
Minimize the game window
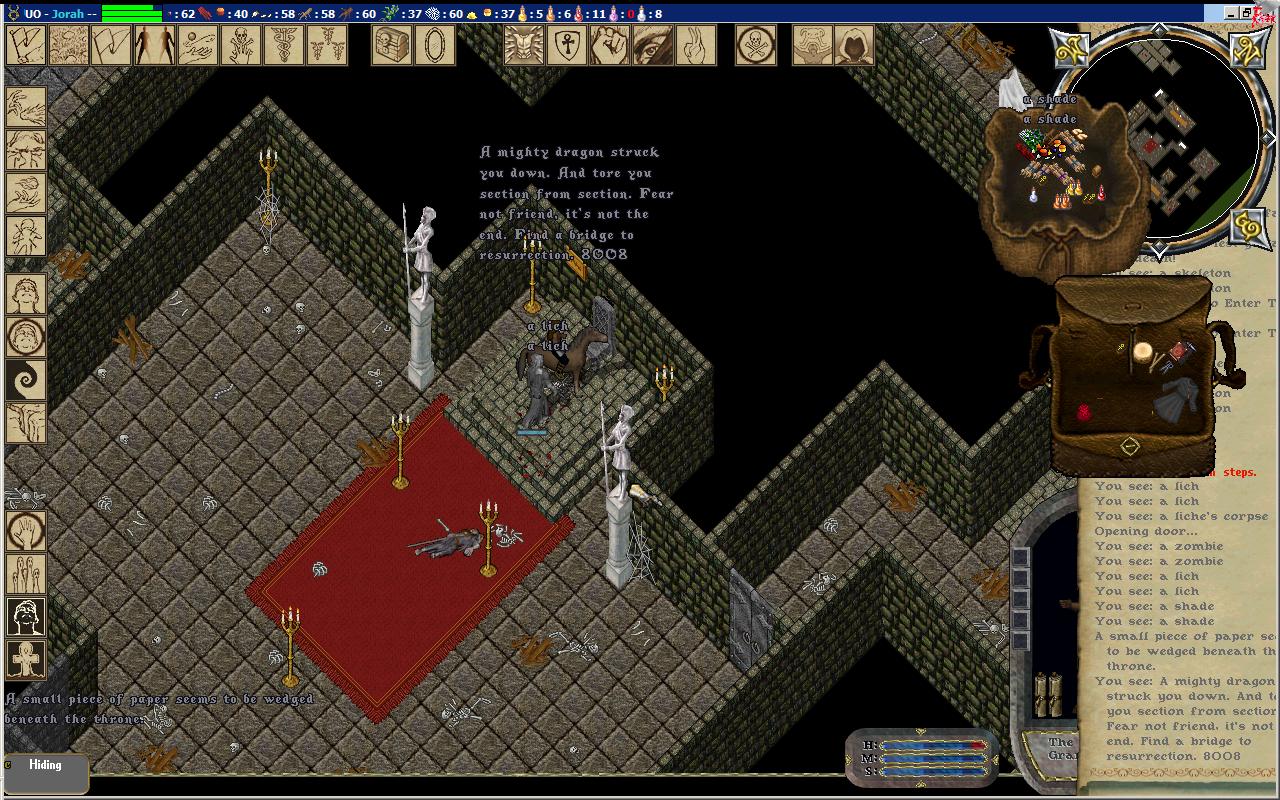click(x=1229, y=13)
